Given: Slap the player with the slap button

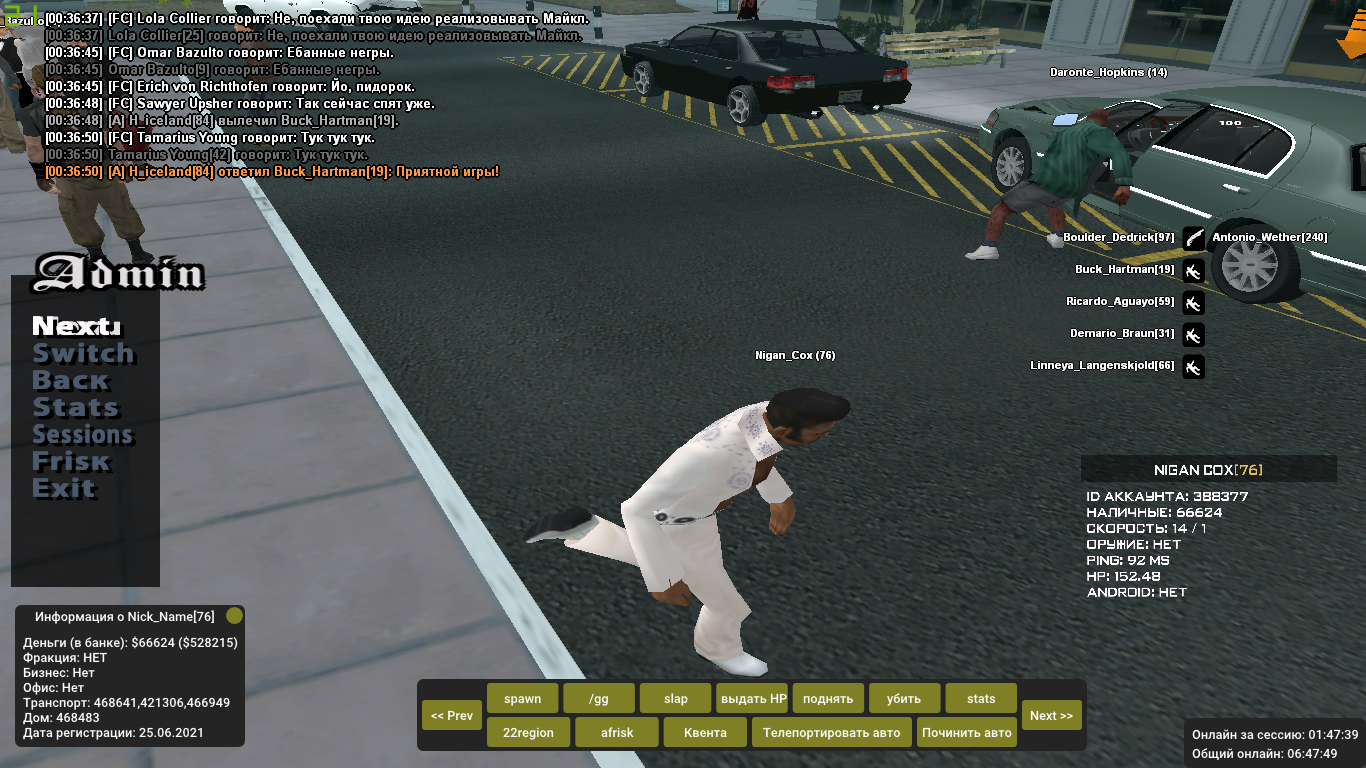Looking at the screenshot, I should click(675, 698).
